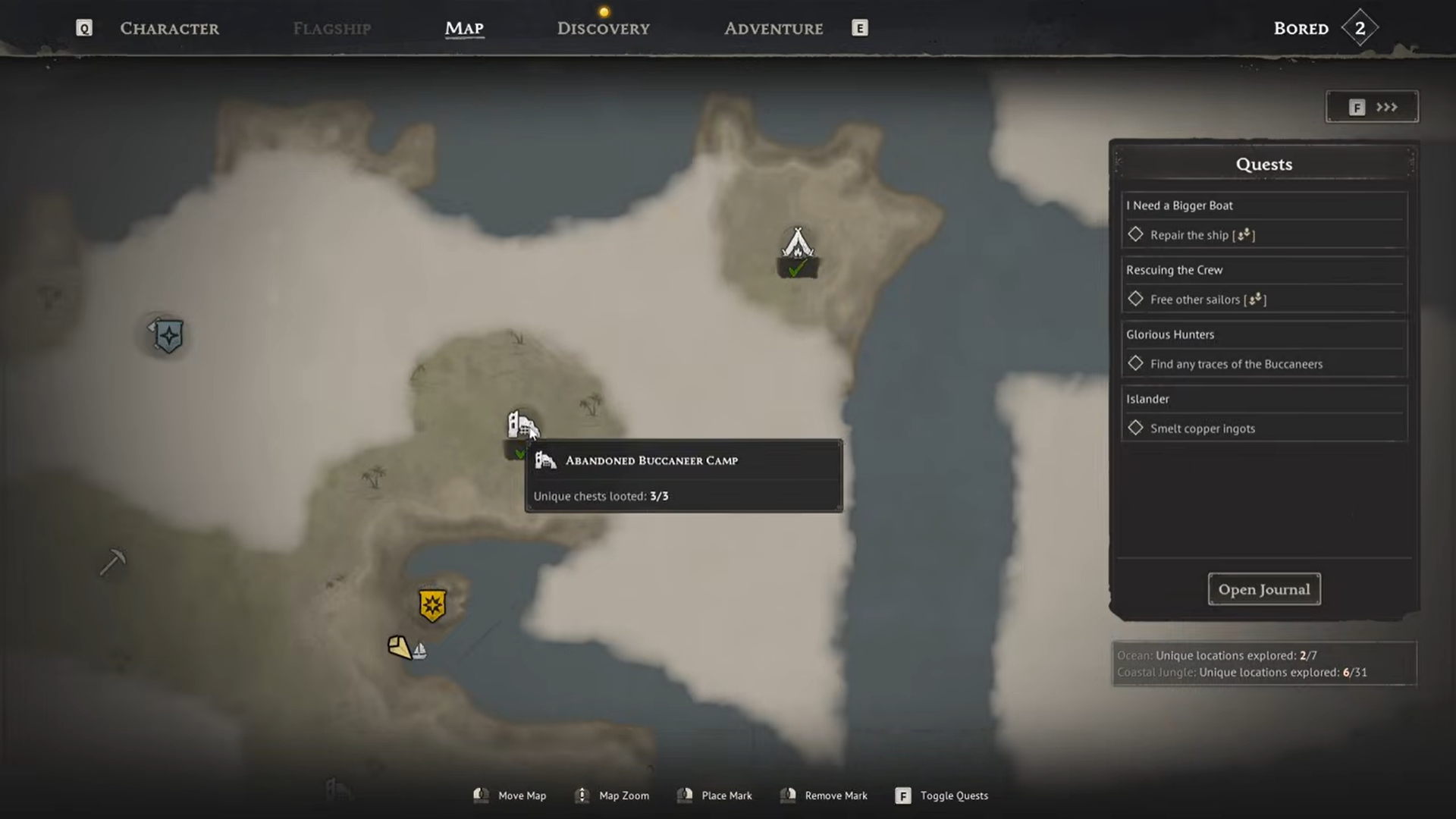The height and width of the screenshot is (819, 1456).
Task: Click the pickaxe map marker
Action: [x=113, y=562]
